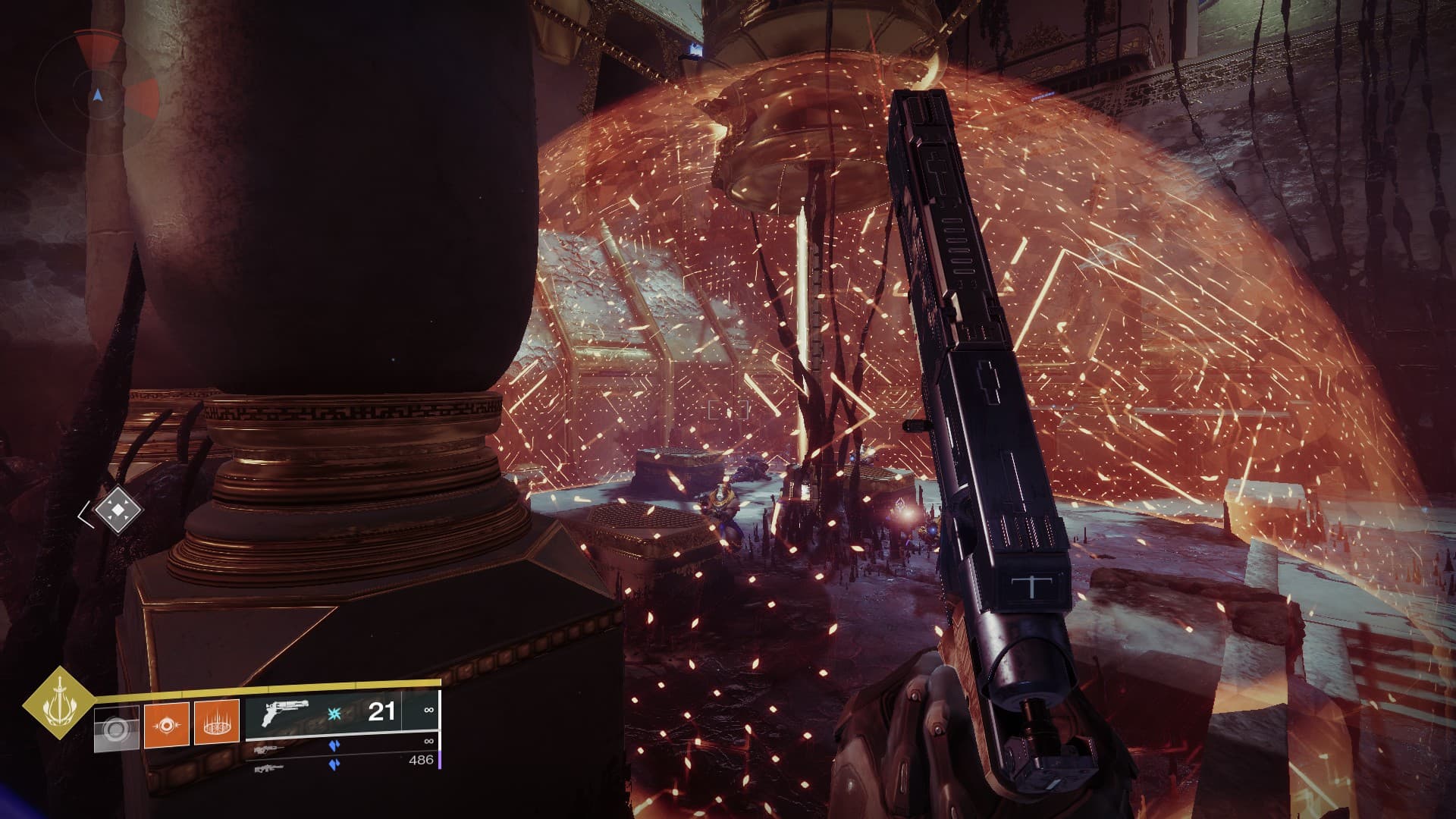The image size is (1456, 819).
Task: Switch to the second weapon in the list
Action: click(341, 747)
